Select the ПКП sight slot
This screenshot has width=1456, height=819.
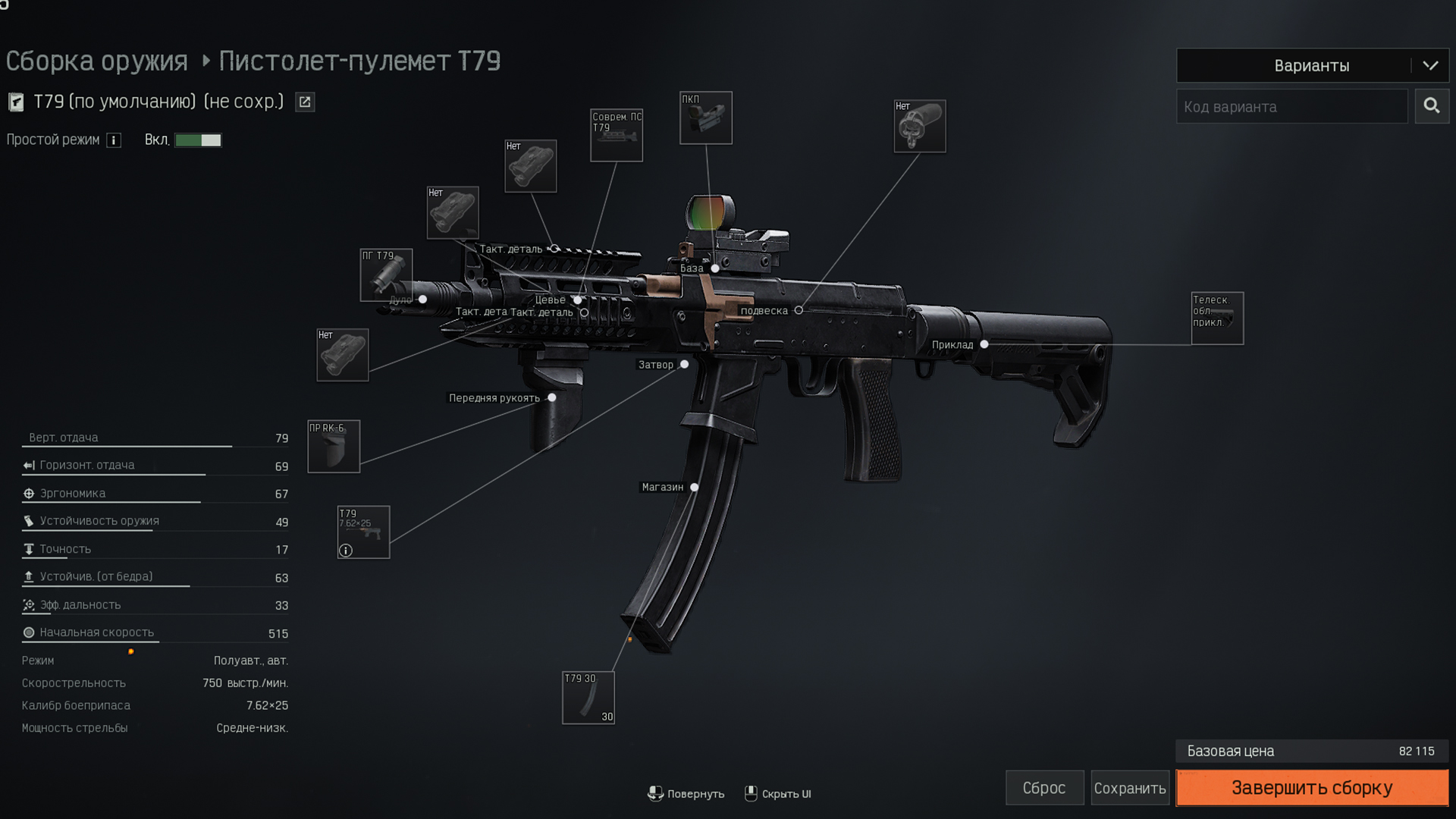pos(706,118)
